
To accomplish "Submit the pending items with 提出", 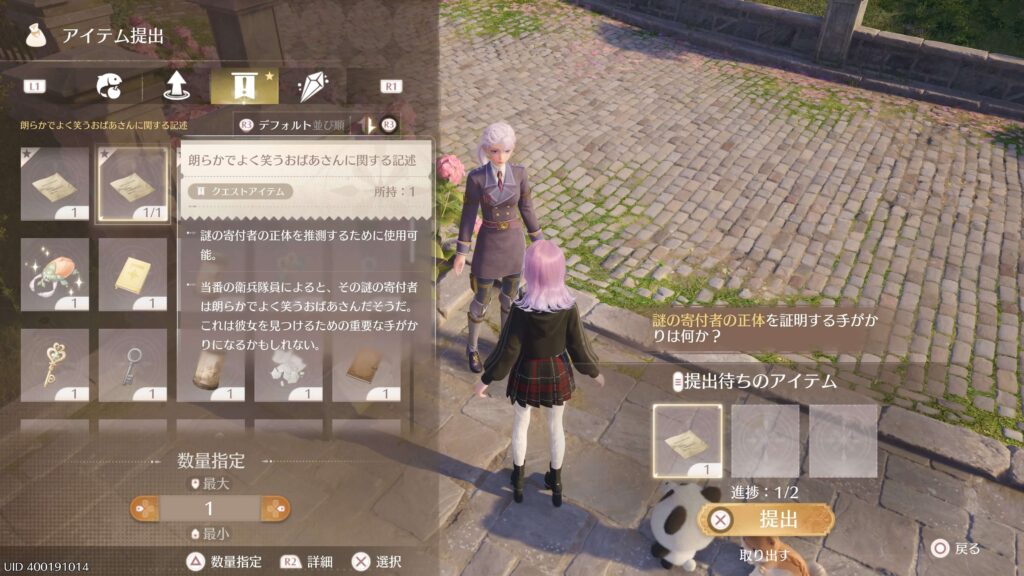I will point(767,520).
